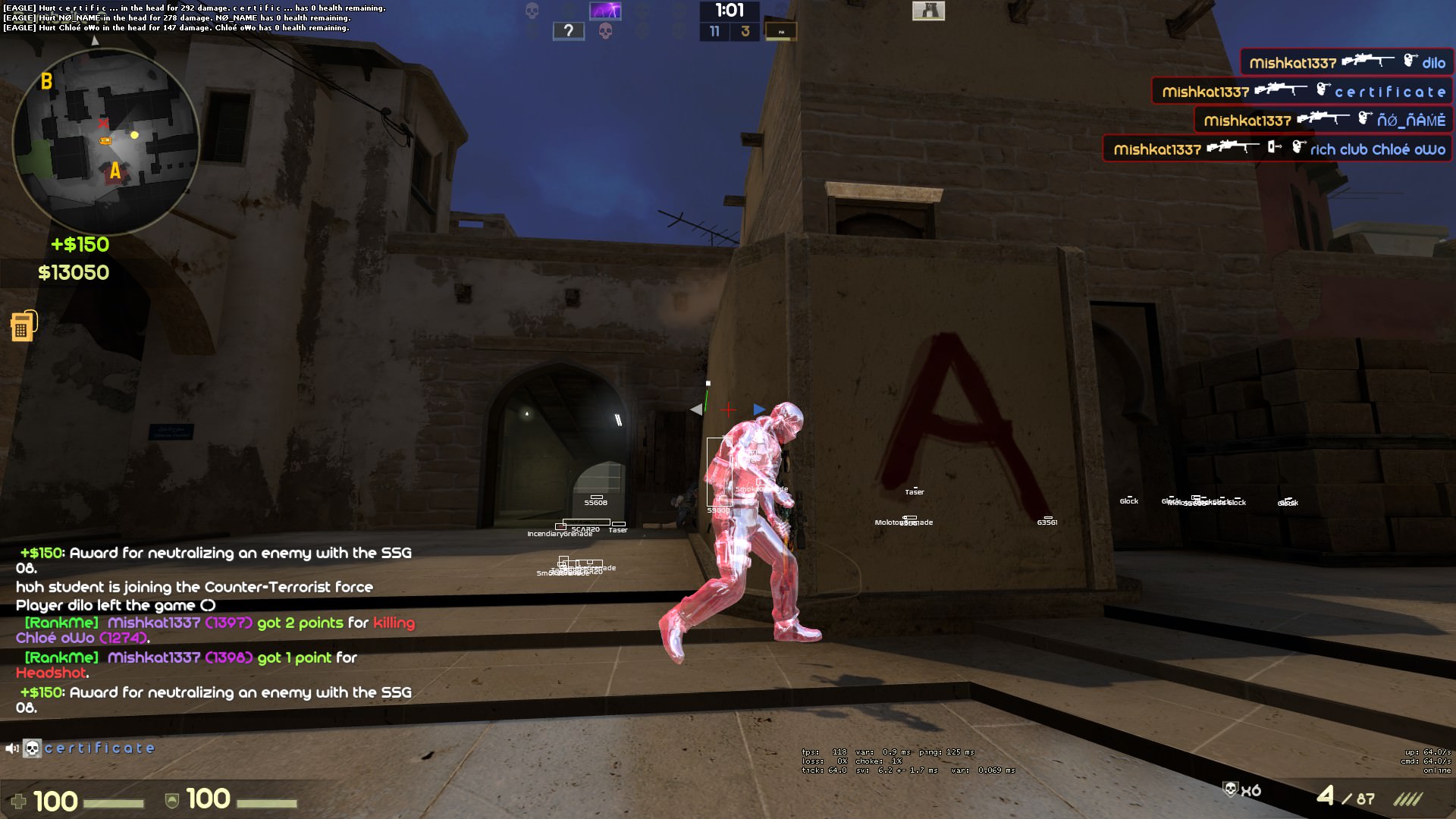
Task: Click the certificate voice chat speaker icon
Action: pos(12,749)
